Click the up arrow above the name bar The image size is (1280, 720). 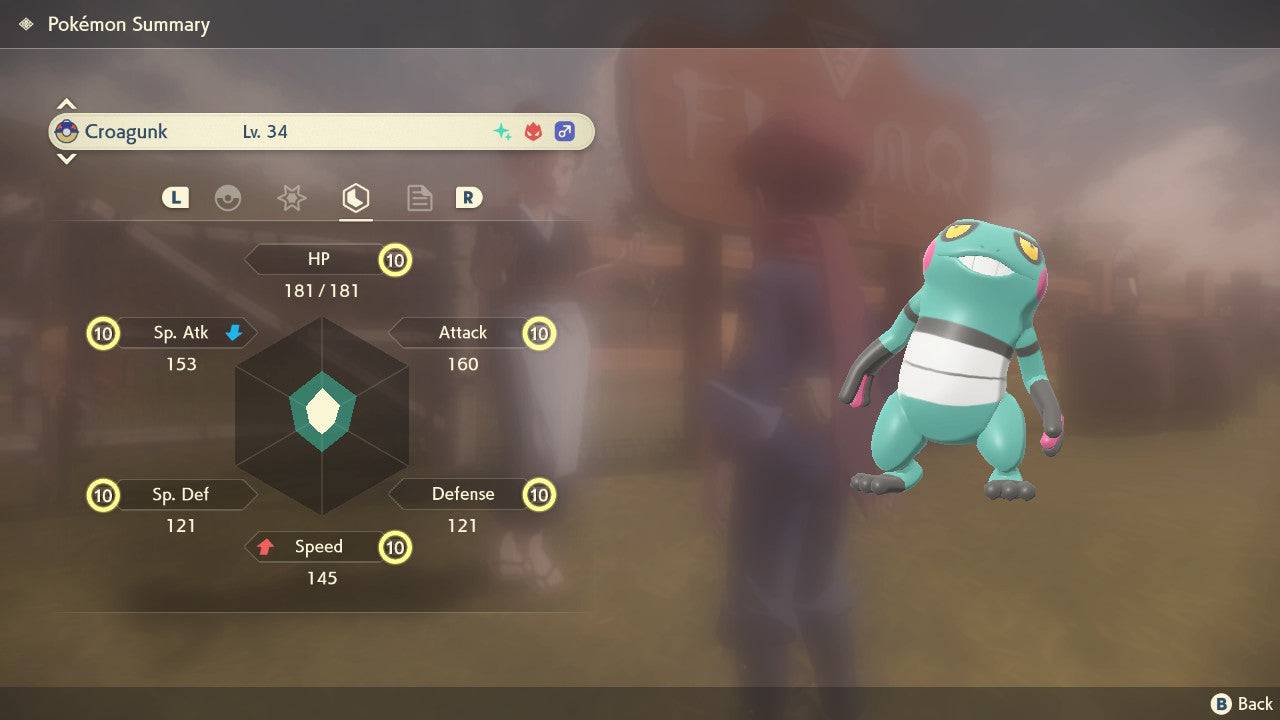(x=66, y=102)
